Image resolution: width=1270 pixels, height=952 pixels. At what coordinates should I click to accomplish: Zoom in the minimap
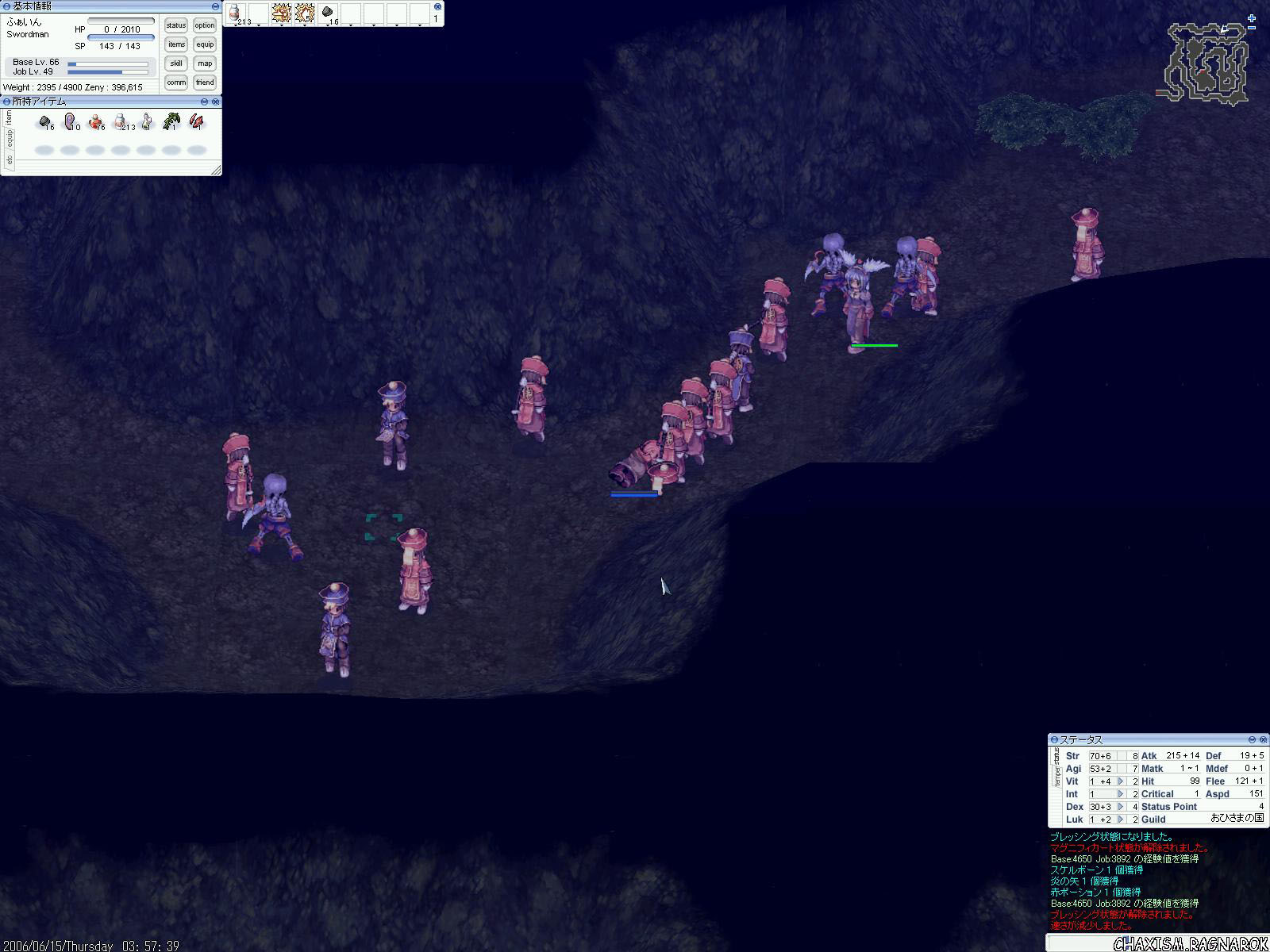(x=1252, y=18)
